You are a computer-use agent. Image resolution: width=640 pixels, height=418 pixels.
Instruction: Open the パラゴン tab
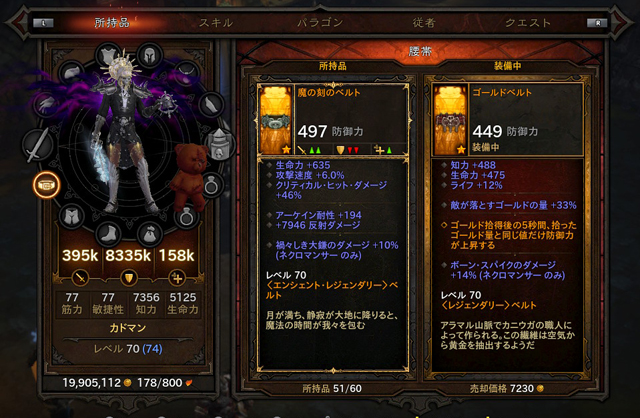(x=321, y=20)
